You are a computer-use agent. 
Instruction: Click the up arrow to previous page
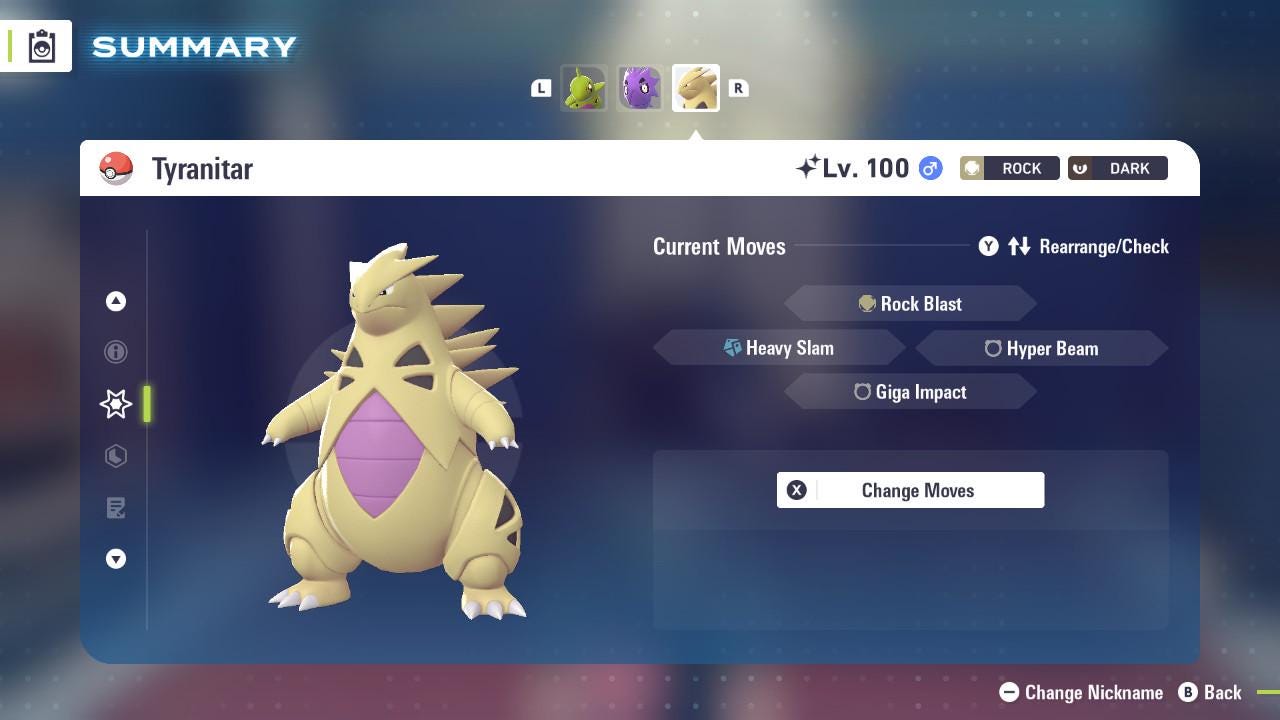[x=116, y=301]
